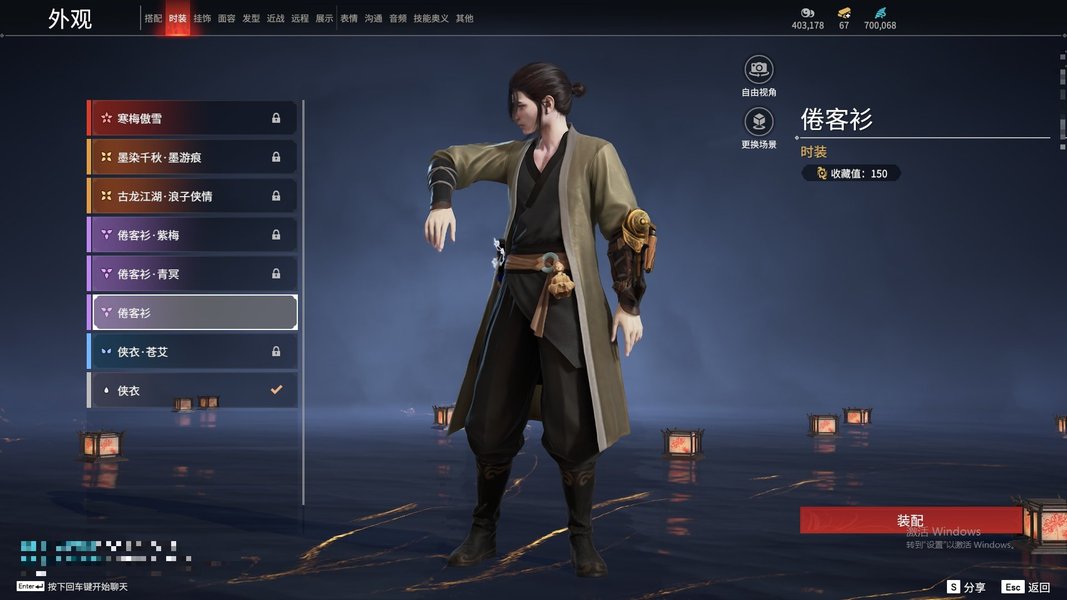Image resolution: width=1067 pixels, height=600 pixels.
Task: Enable 自由视角 free camera view
Action: coord(759,70)
